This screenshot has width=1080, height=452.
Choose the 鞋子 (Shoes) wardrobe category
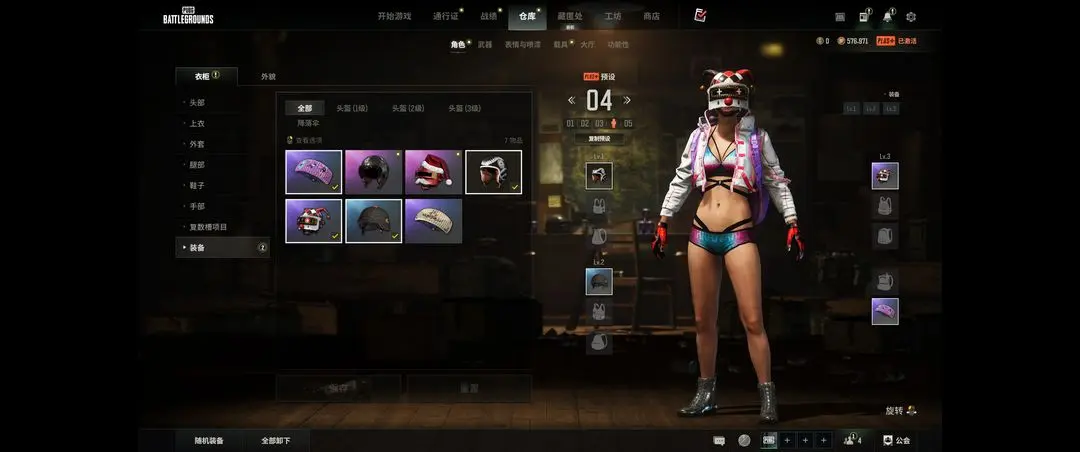(197, 185)
